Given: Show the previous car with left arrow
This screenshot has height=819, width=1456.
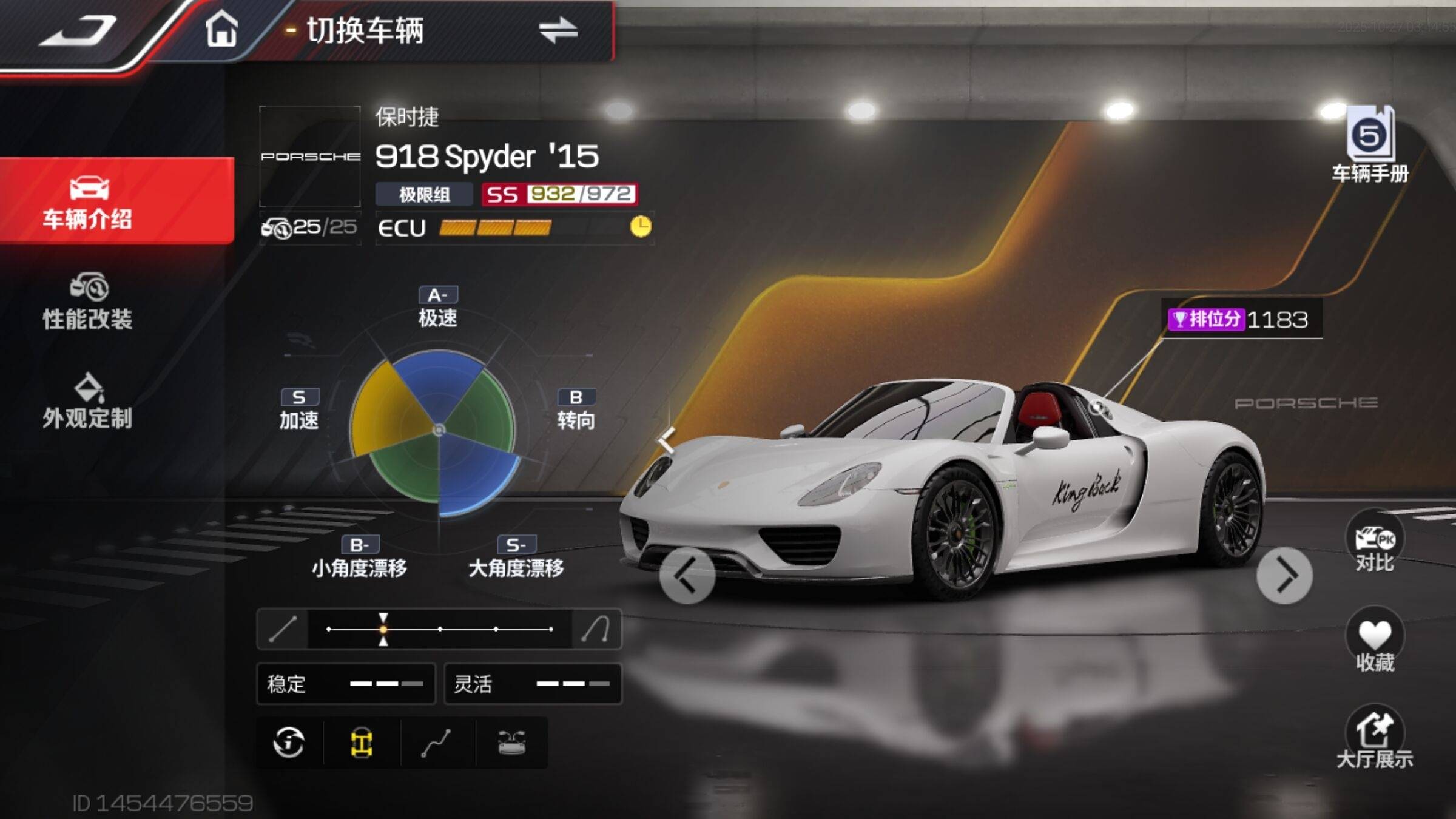Looking at the screenshot, I should [x=687, y=575].
